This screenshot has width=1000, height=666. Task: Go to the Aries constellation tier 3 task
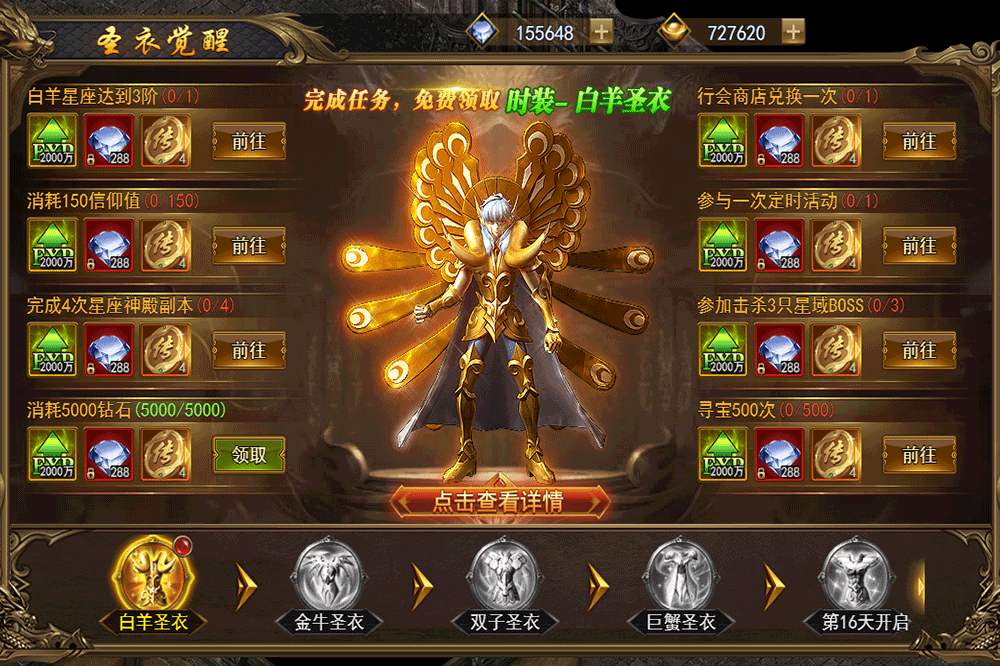point(249,141)
